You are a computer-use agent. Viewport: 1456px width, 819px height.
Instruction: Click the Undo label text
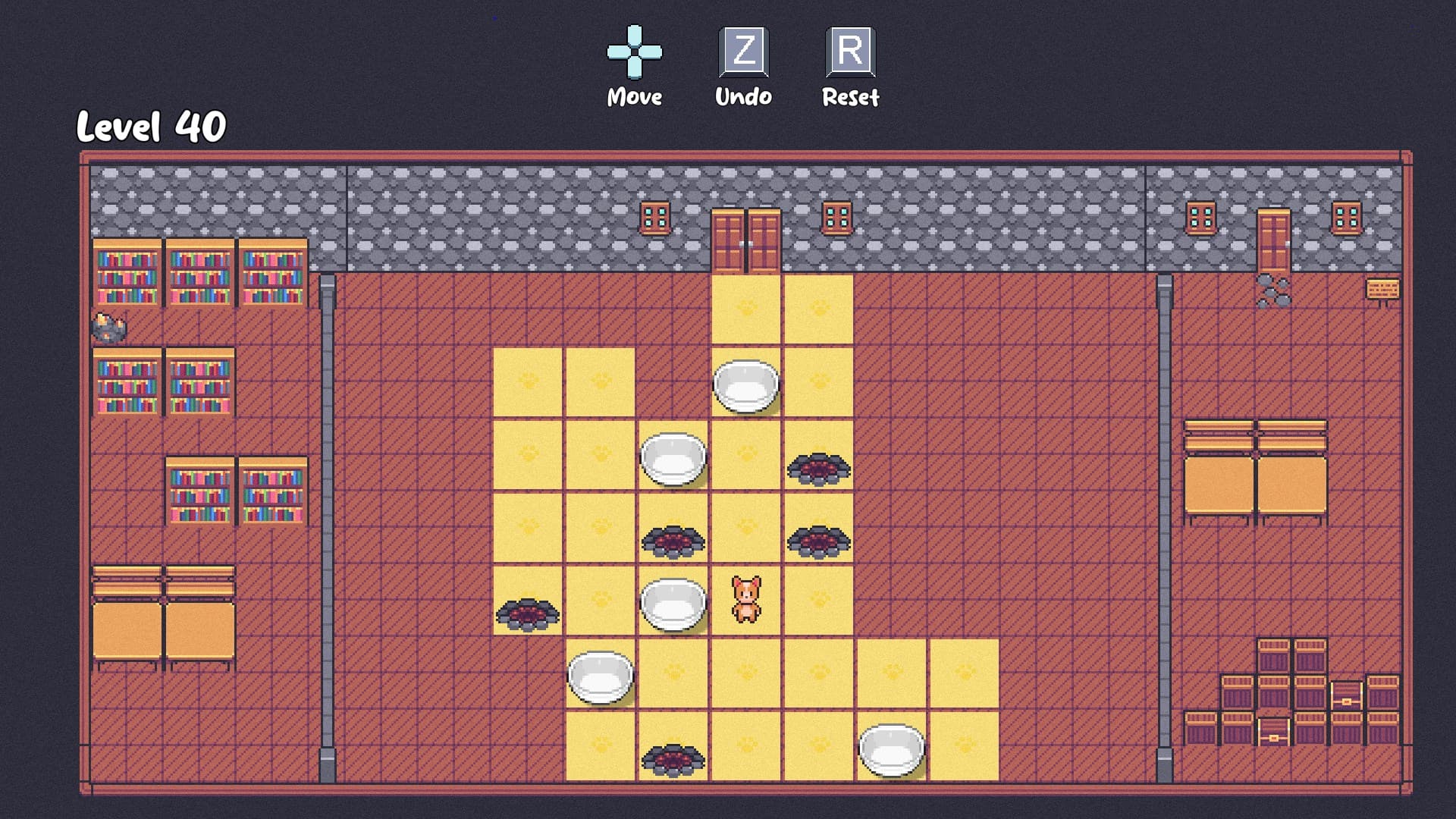tap(743, 96)
